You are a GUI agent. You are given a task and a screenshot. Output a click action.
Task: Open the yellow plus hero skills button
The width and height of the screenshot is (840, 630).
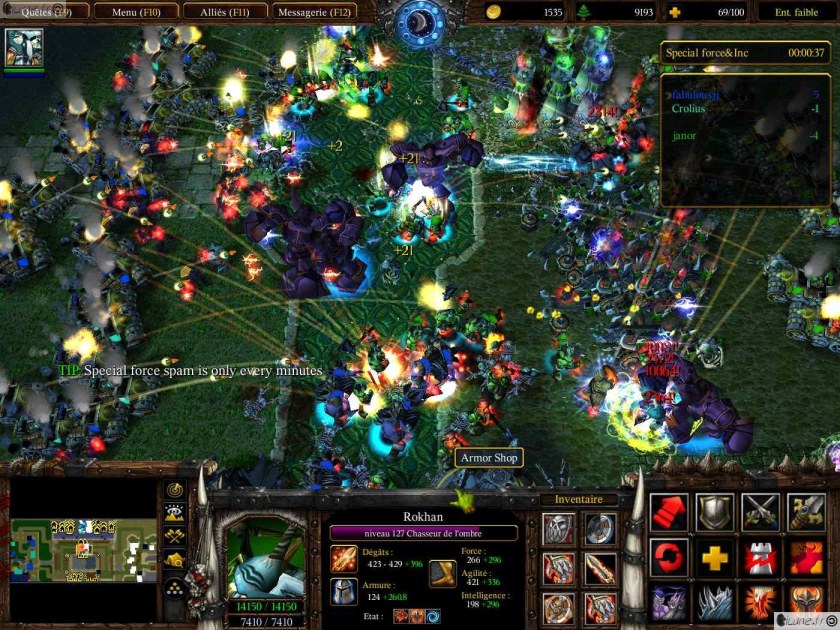coord(714,557)
